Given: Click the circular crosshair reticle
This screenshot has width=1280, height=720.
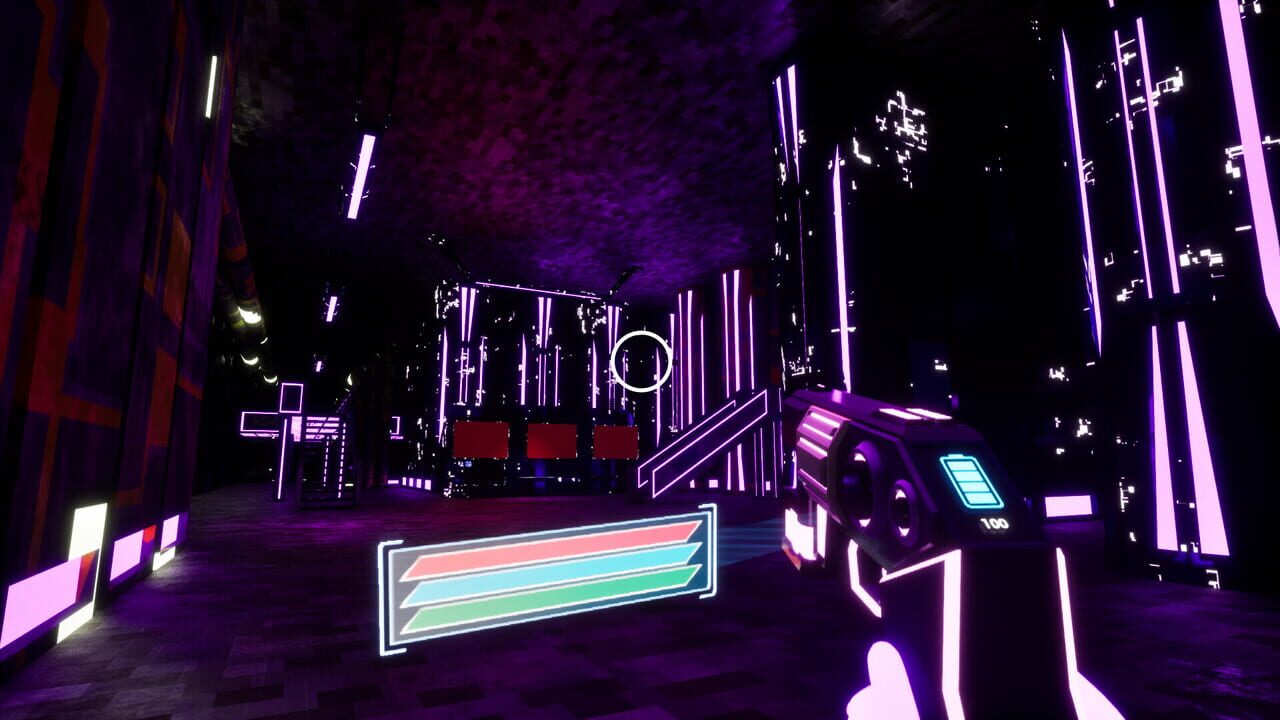Looking at the screenshot, I should point(640,361).
